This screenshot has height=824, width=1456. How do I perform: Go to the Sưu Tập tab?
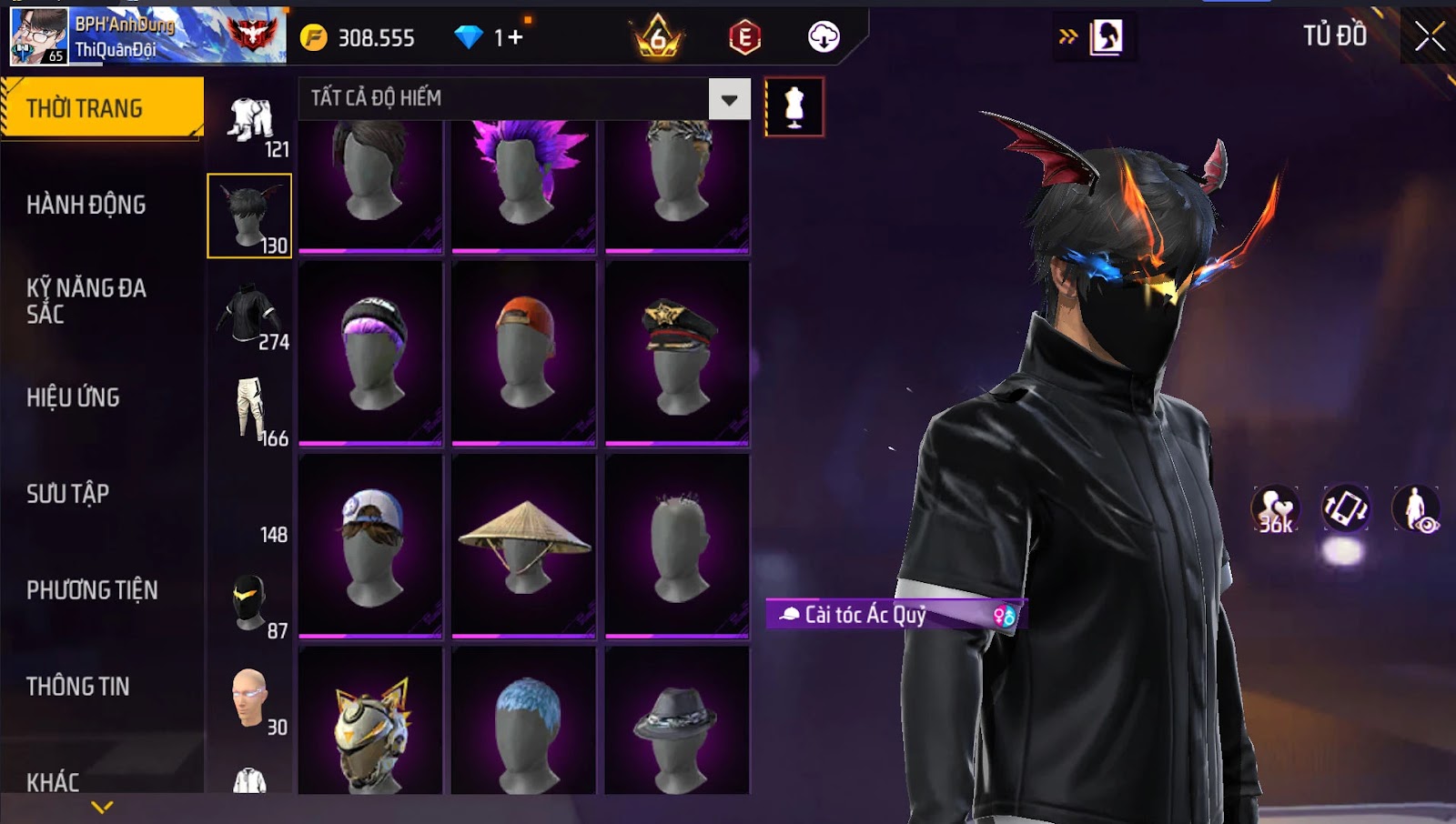(68, 494)
